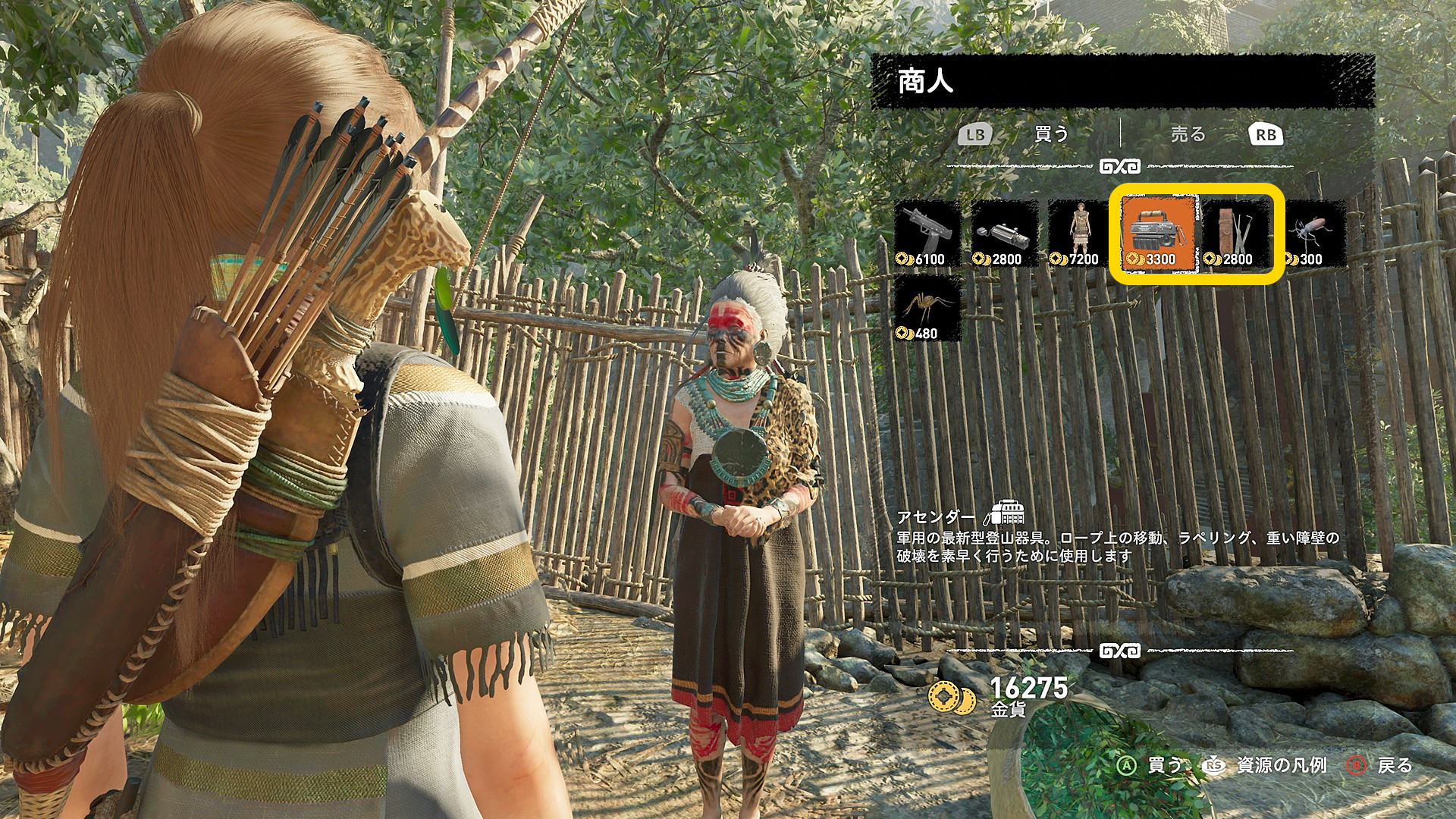Select the weapon attachment priced 2800

pos(1004,234)
